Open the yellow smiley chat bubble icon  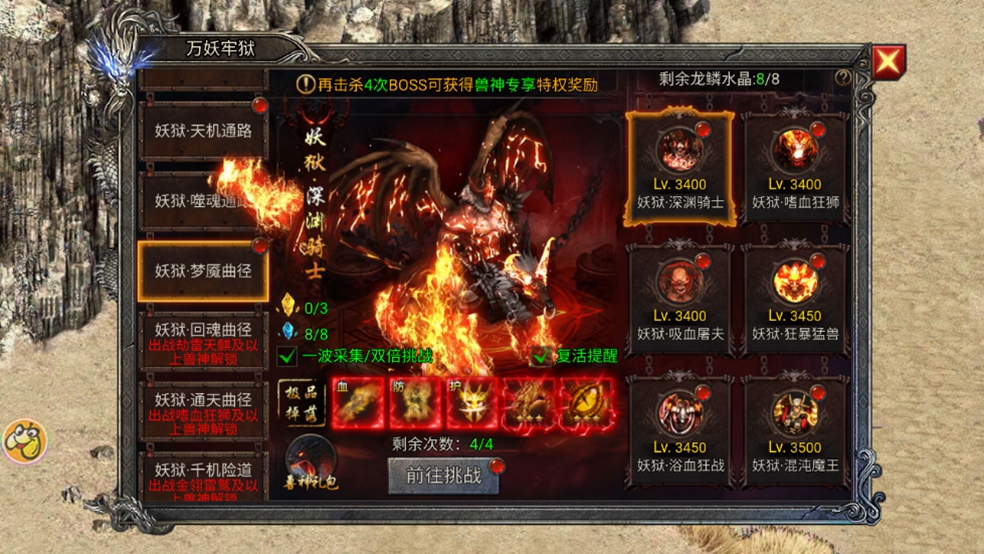click(x=24, y=440)
